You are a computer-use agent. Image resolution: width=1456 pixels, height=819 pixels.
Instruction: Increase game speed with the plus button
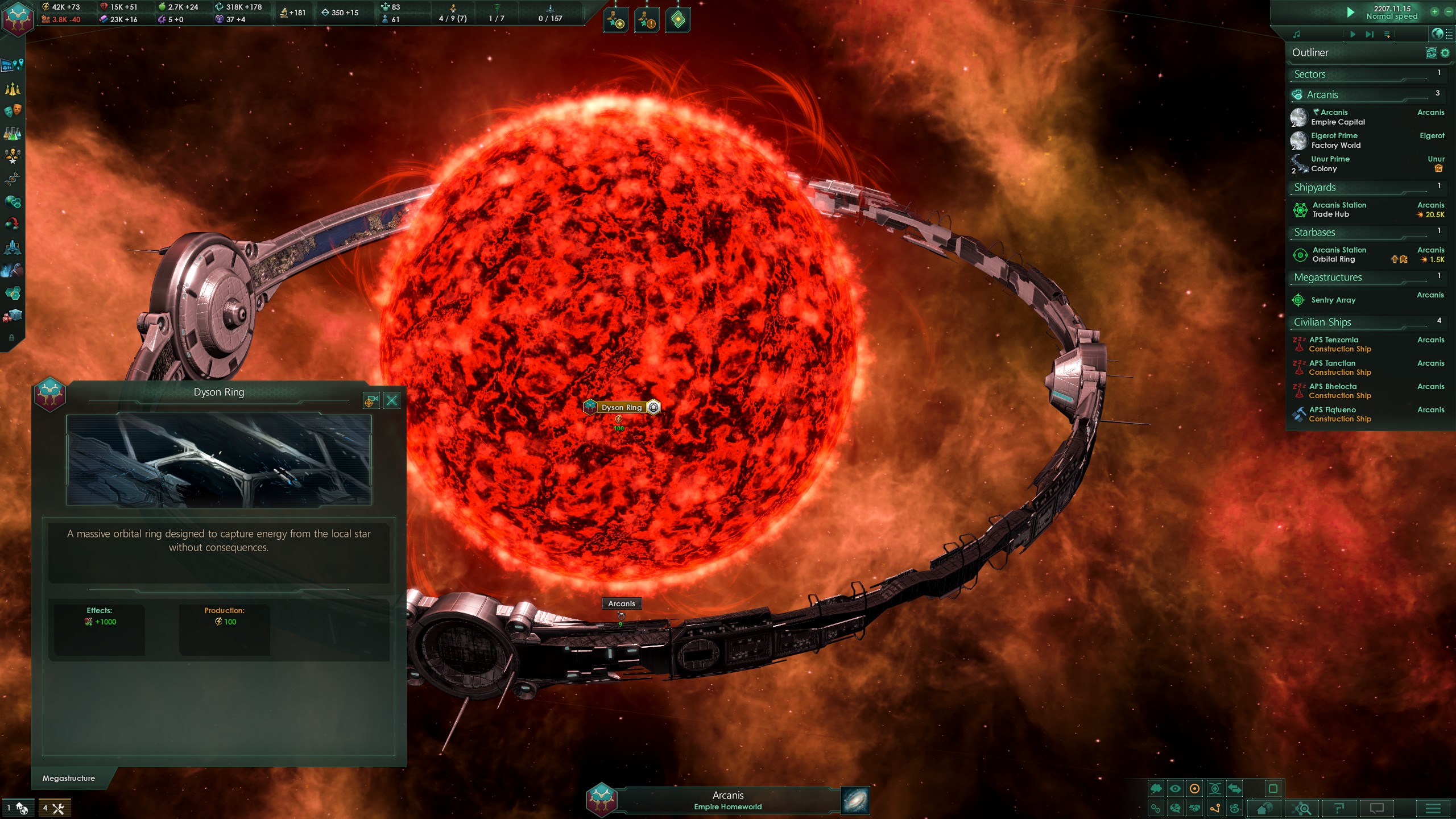tap(1434, 11)
